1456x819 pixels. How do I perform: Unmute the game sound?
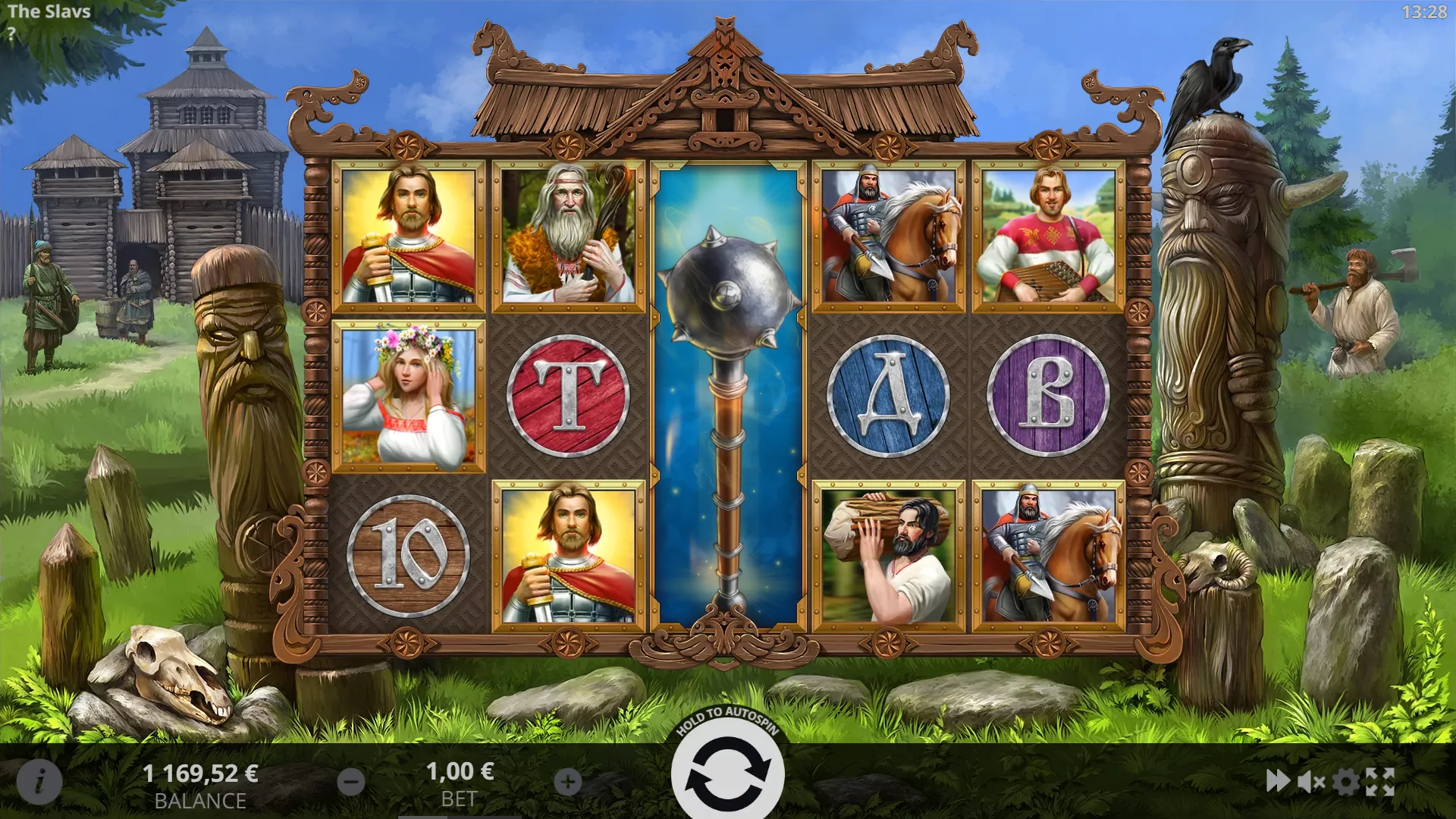1311,782
